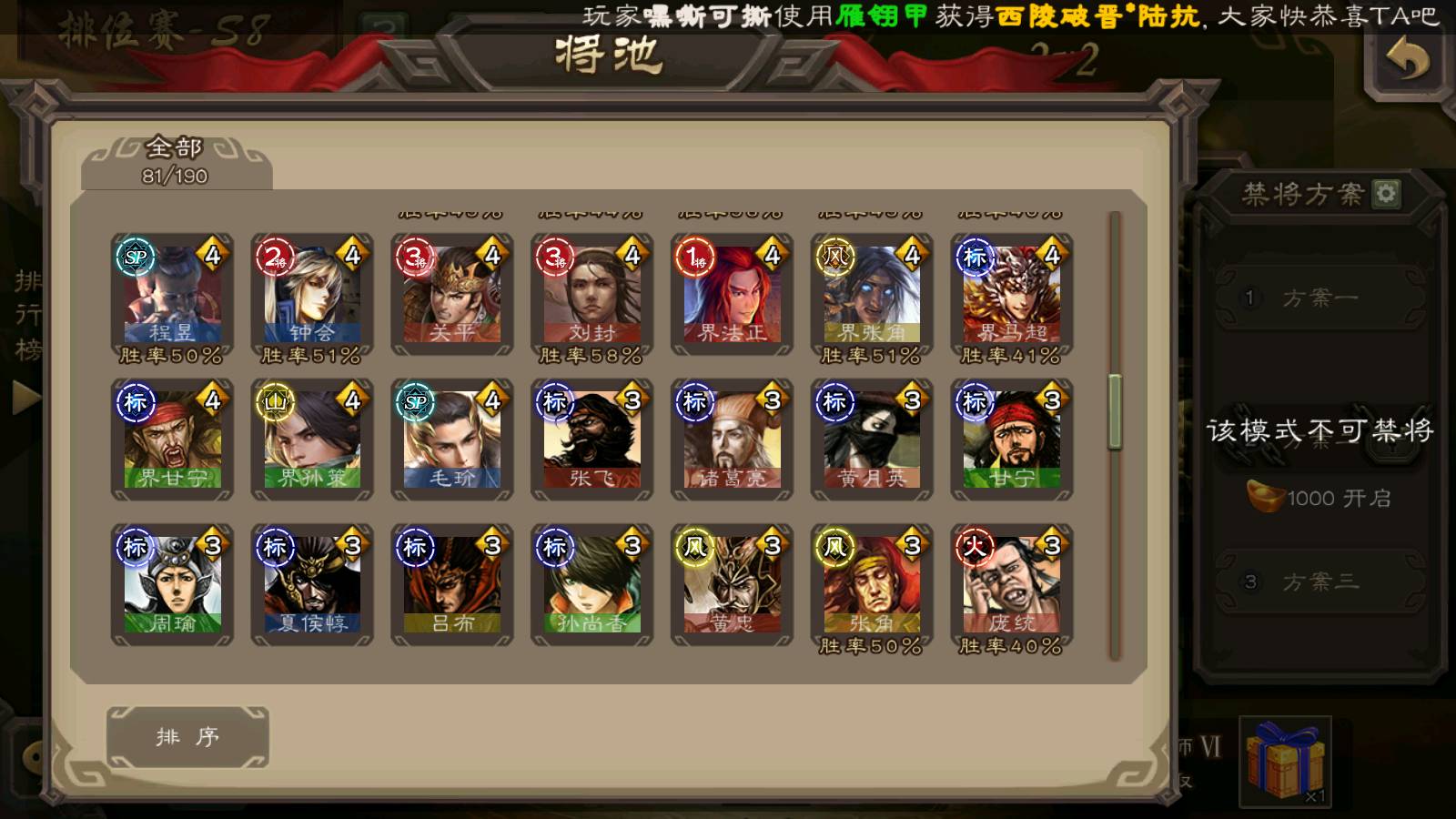
Task: Switch to the 全部 tab
Action: (175, 161)
